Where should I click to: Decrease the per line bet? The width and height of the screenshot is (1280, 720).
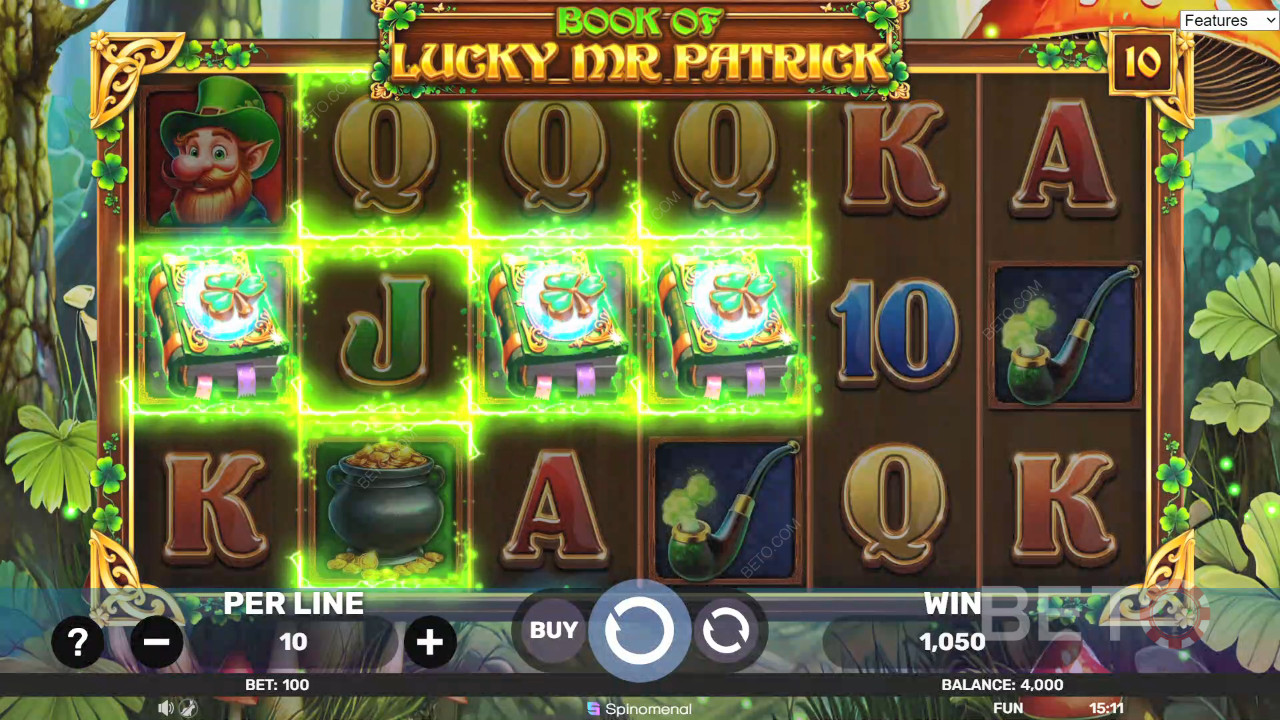[x=156, y=641]
